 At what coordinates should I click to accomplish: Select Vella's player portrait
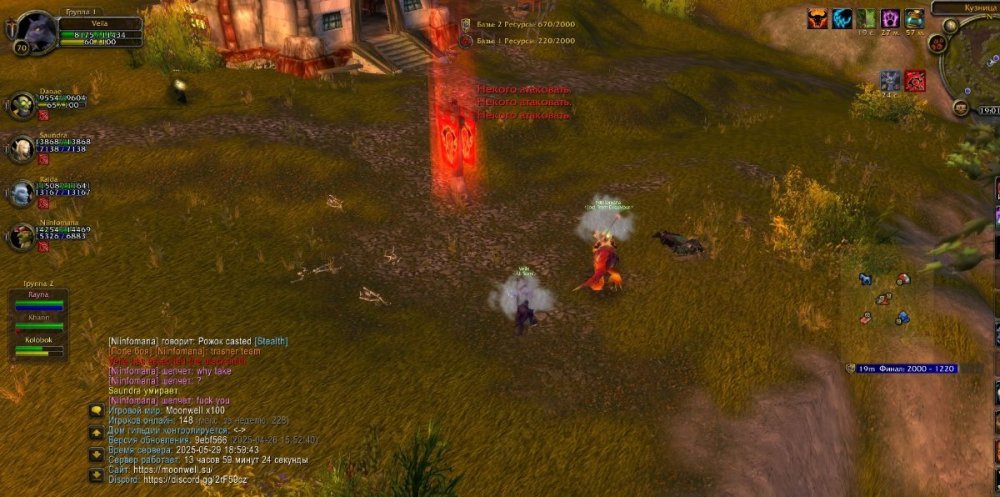[35, 31]
